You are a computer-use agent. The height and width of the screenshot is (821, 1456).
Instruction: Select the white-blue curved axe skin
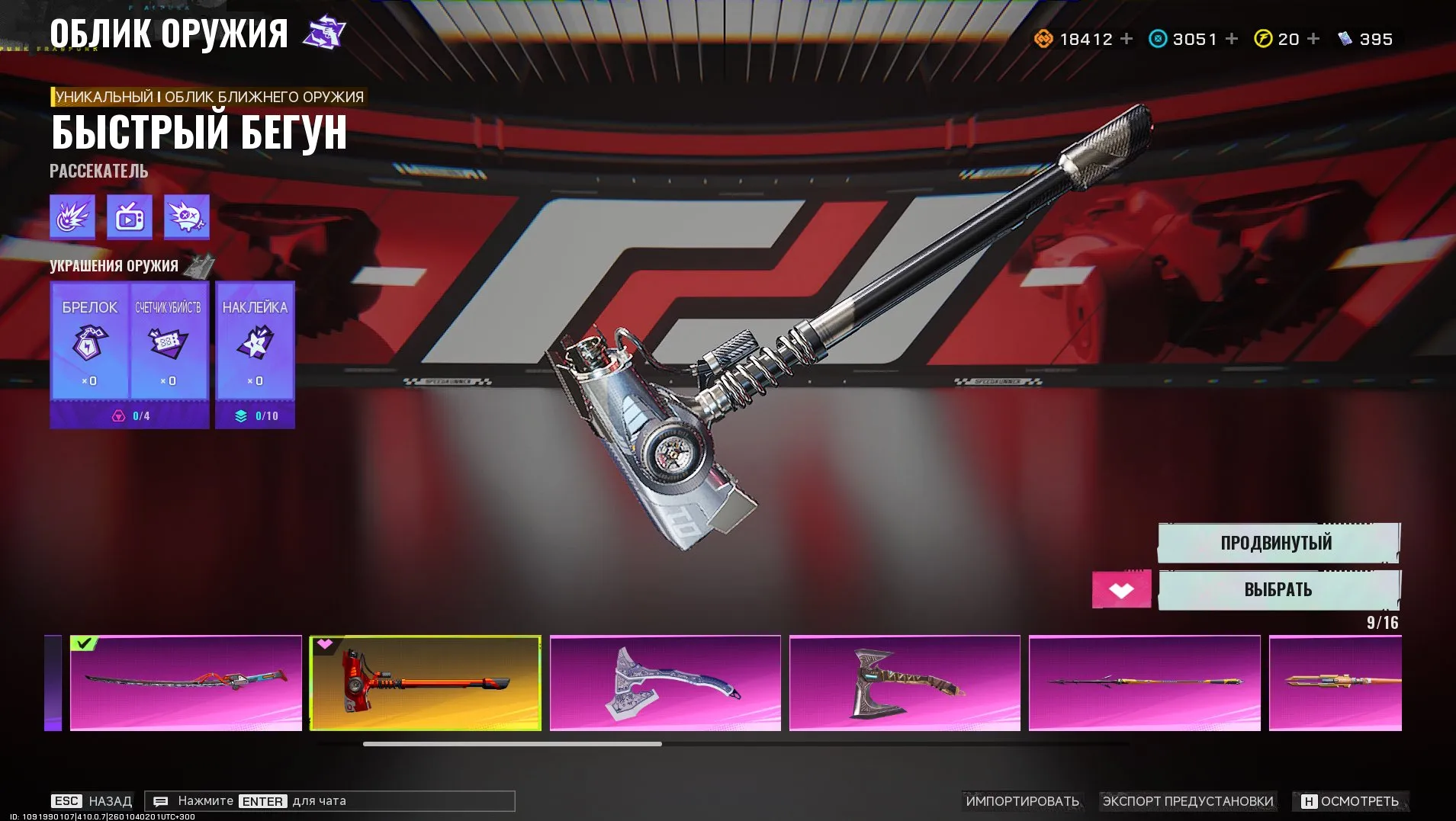tap(665, 682)
